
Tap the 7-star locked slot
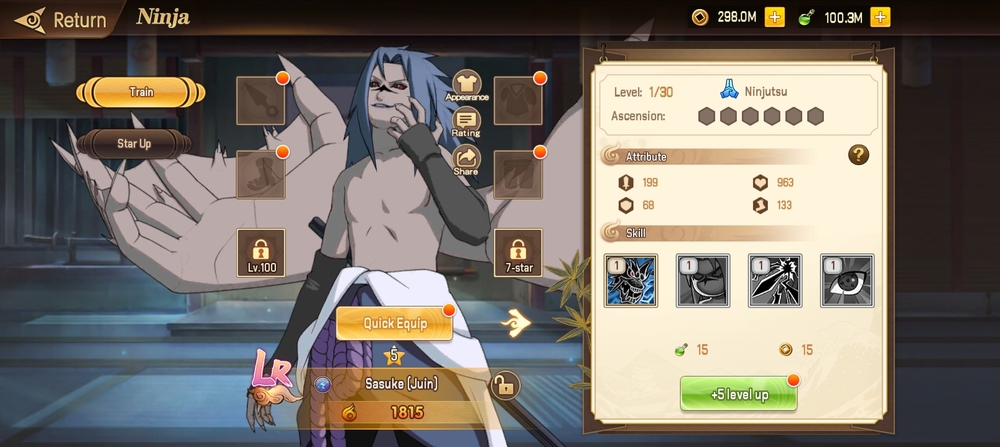coord(518,252)
